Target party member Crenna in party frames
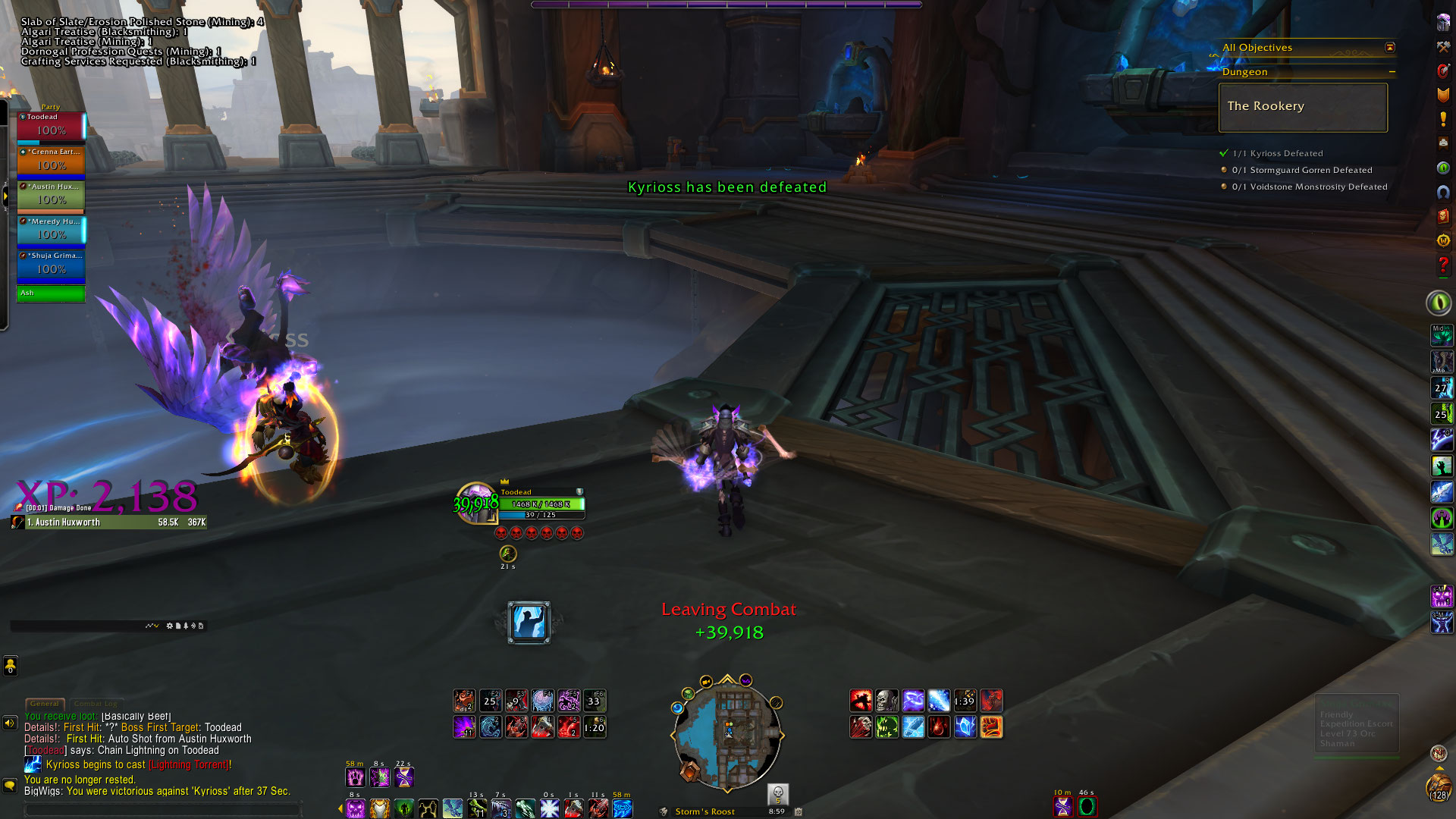The height and width of the screenshot is (819, 1456). 51,160
